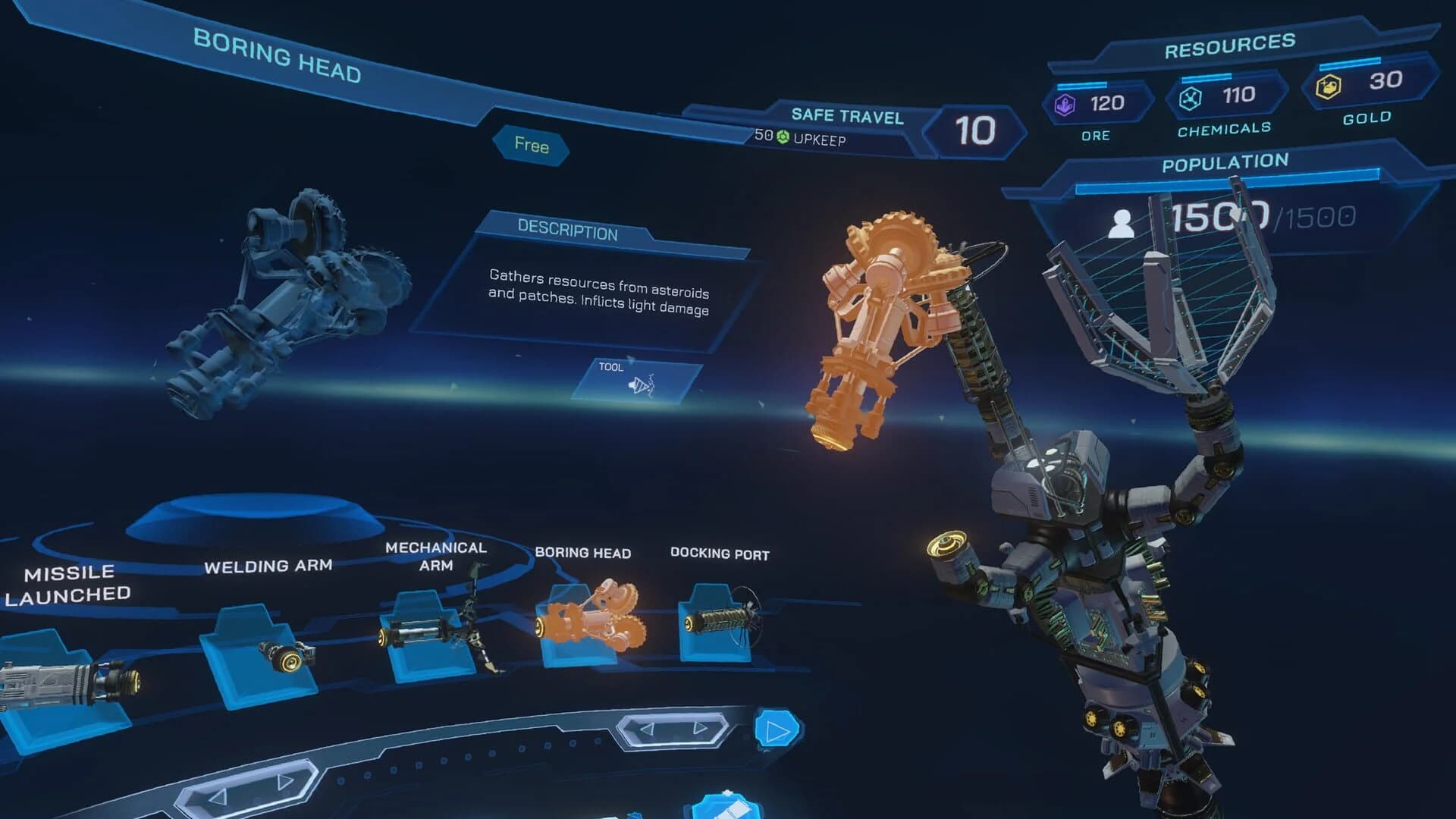Click the hexagonal Chemicals resource icon
Viewport: 1456px width, 819px height.
(1191, 97)
